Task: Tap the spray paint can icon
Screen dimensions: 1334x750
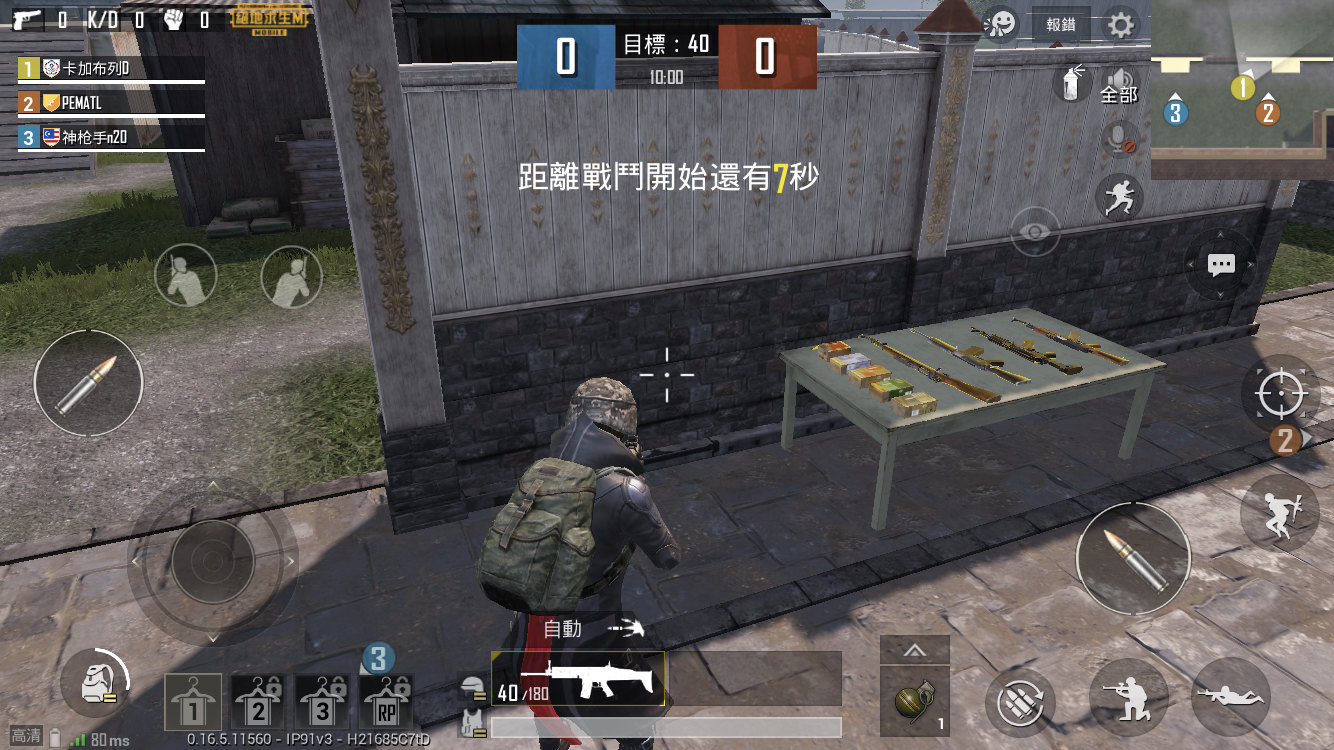Action: click(1073, 86)
